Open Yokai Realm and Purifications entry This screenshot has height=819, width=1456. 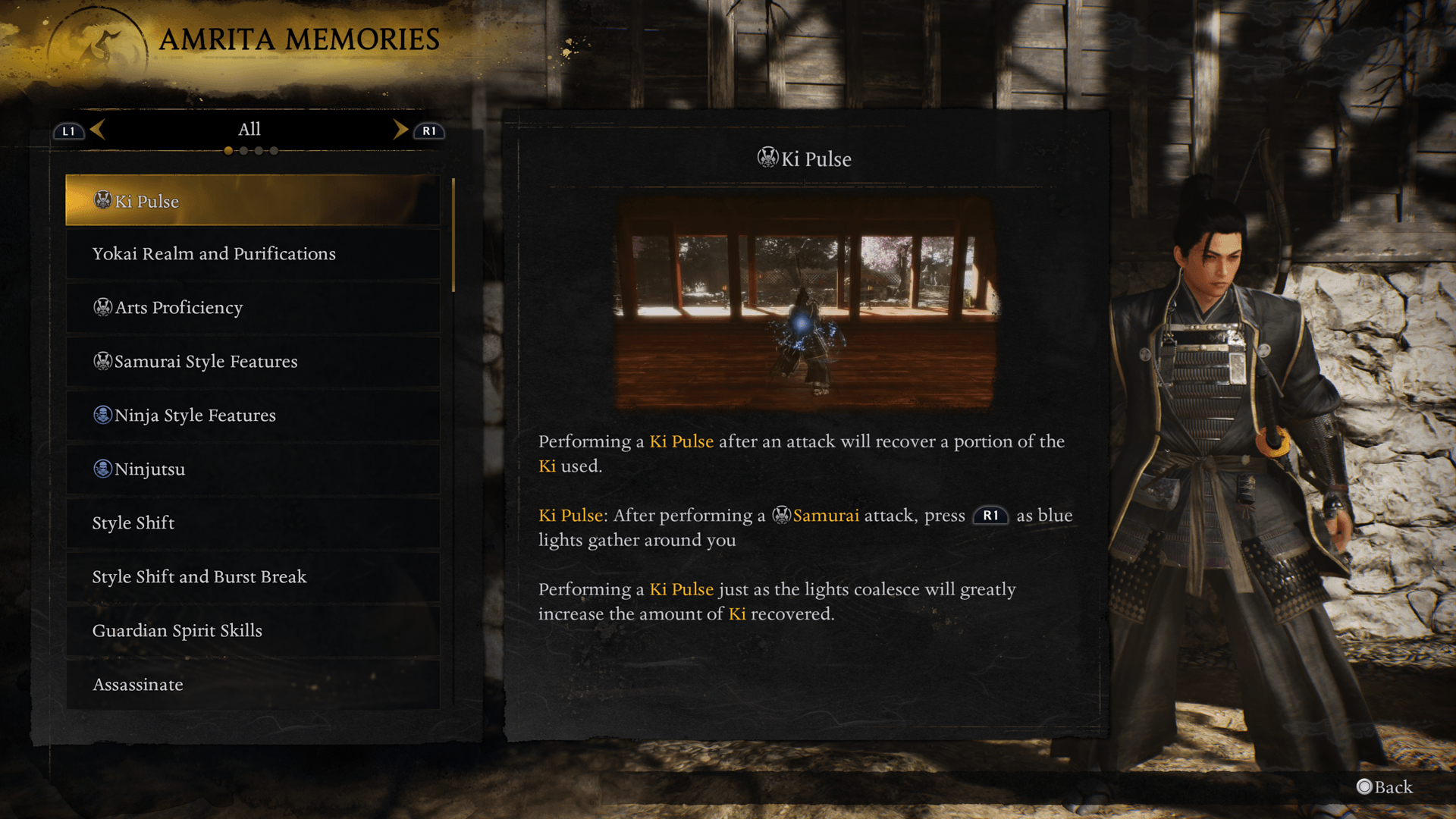click(253, 254)
